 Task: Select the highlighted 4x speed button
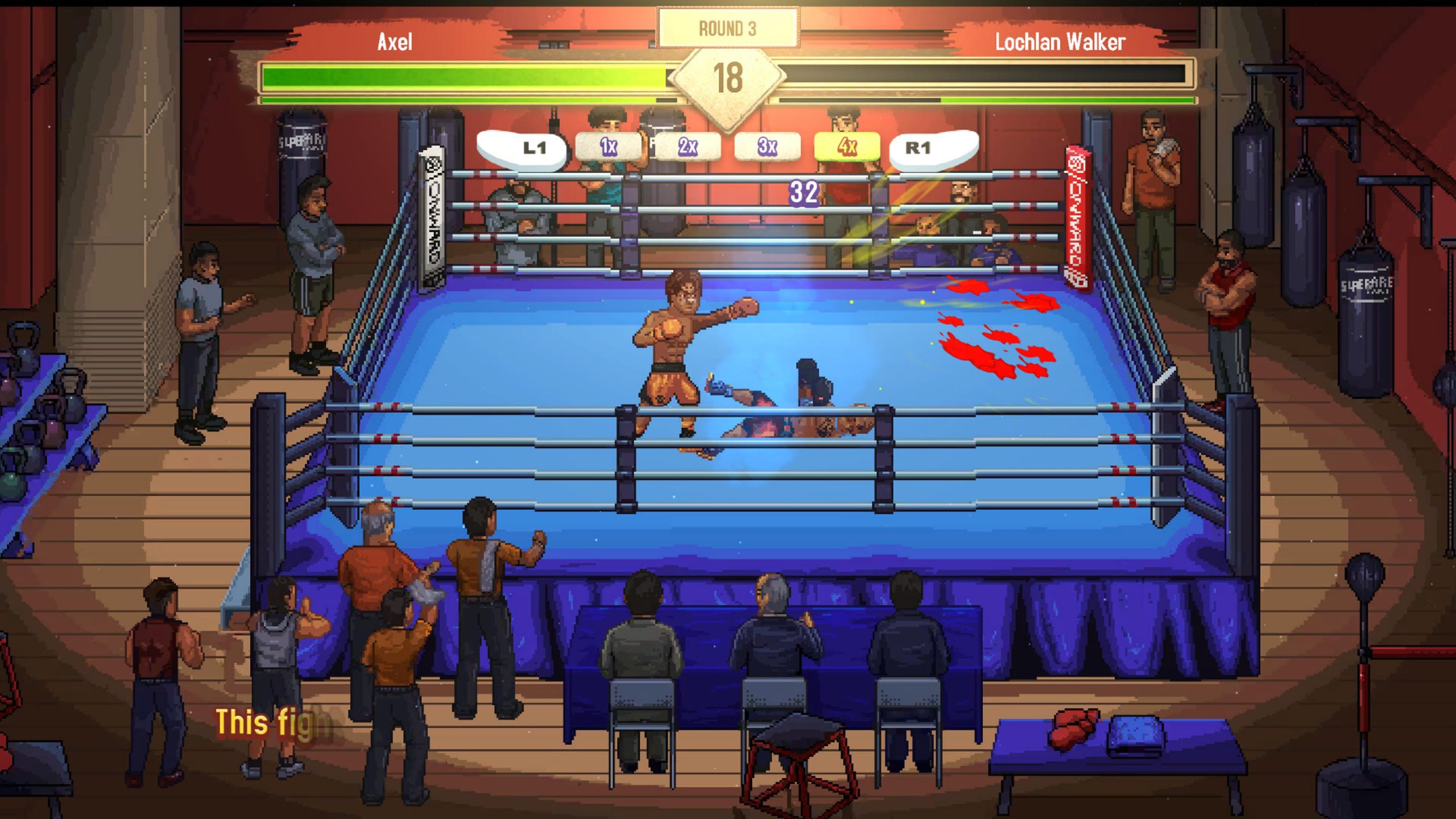(x=847, y=147)
